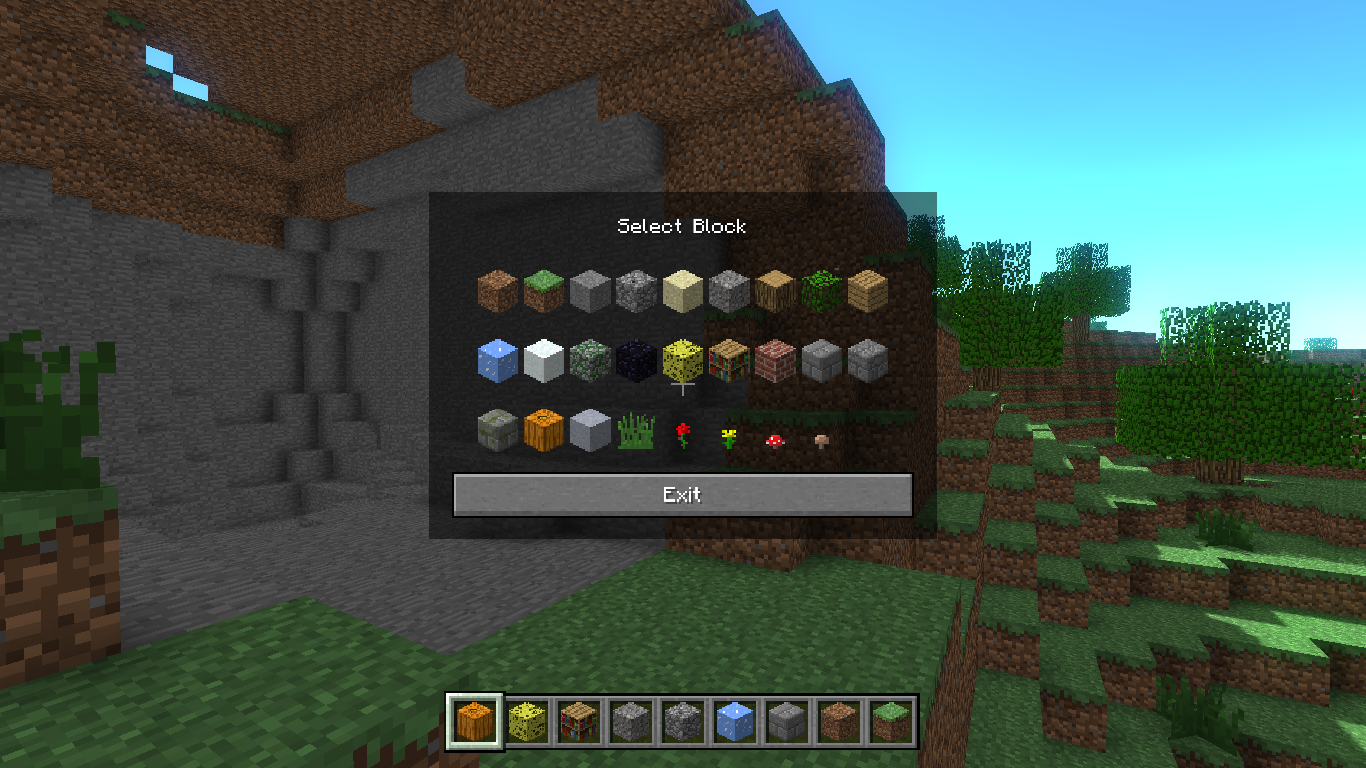Pick the ice block from the second row
1366x768 pixels.
(497, 361)
